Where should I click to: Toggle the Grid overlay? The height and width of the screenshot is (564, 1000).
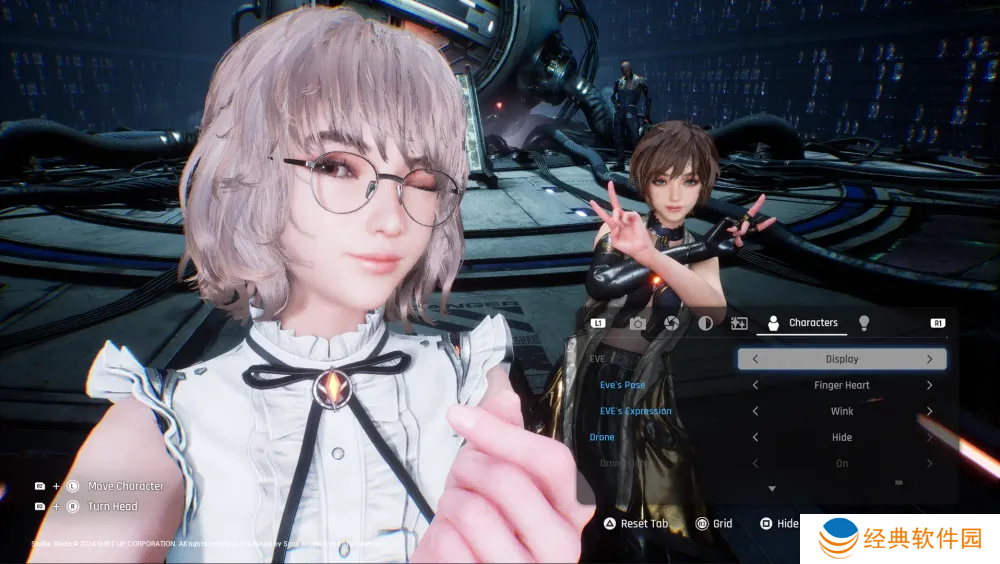click(714, 524)
